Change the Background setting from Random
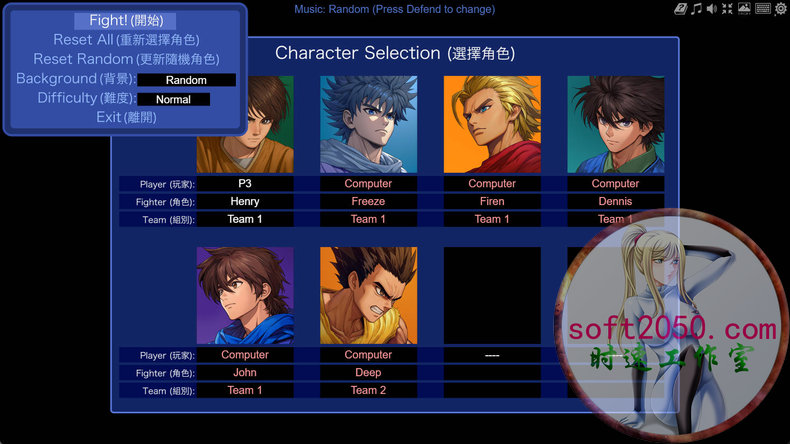The image size is (790, 444). [x=186, y=80]
